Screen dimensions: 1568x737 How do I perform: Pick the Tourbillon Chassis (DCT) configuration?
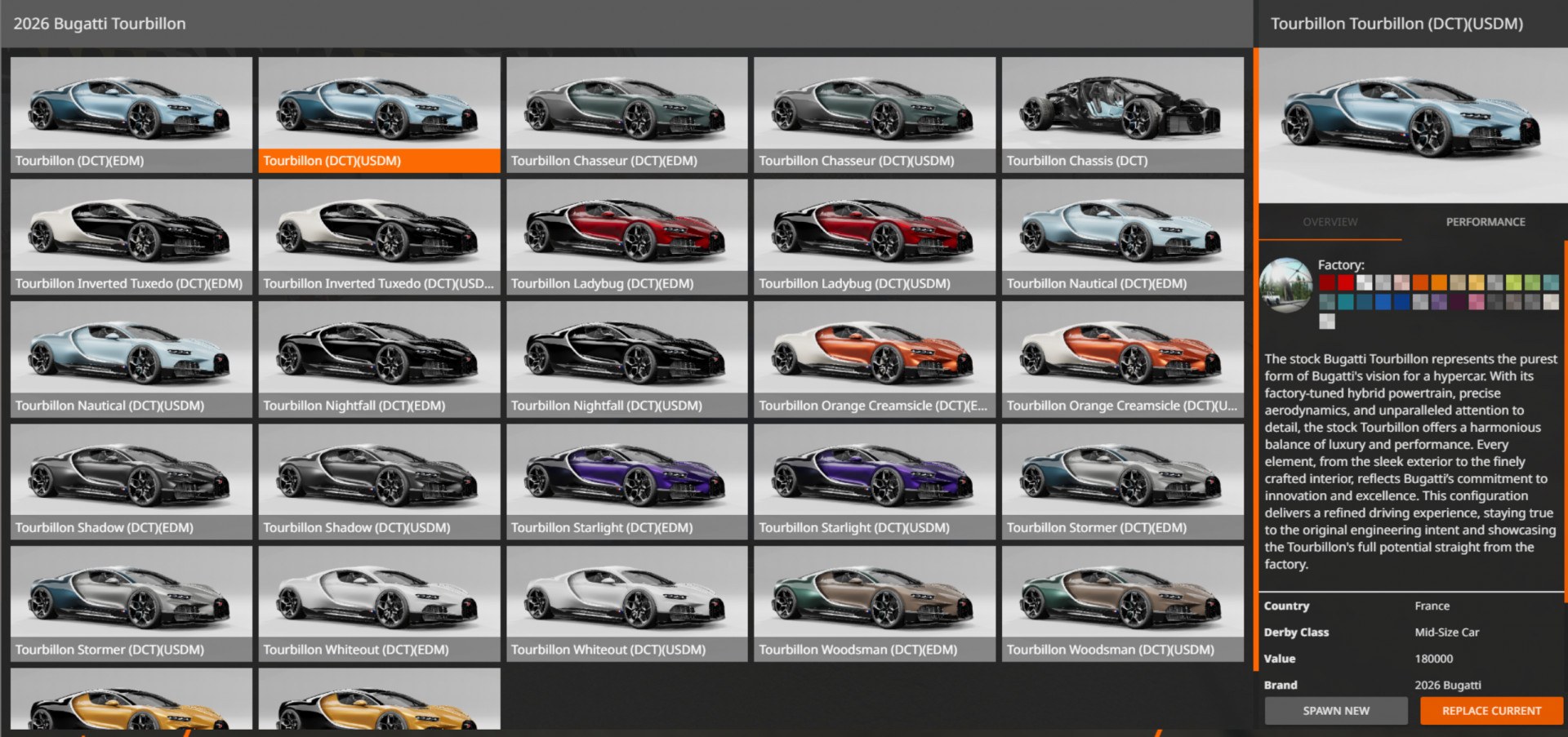(1122, 114)
